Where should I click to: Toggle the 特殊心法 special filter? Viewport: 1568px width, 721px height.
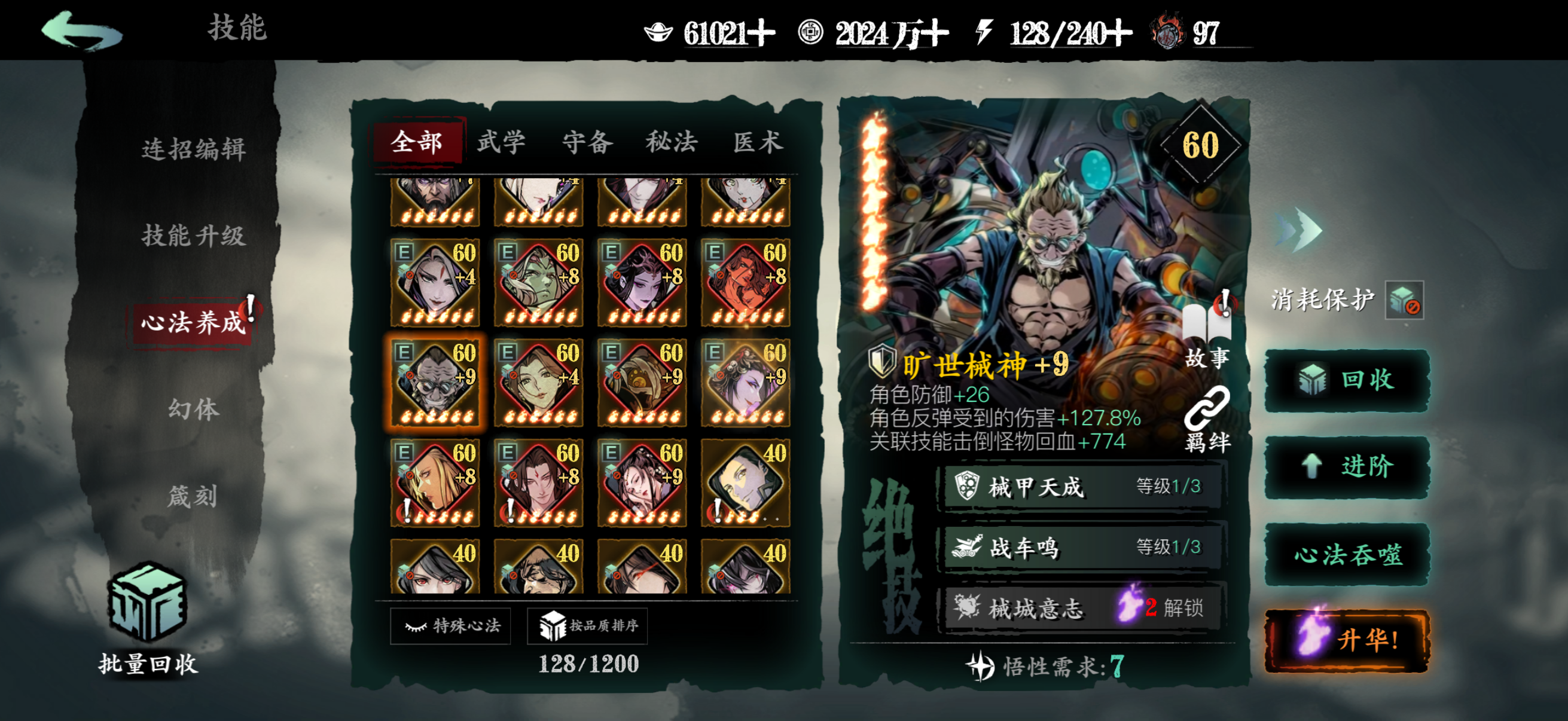[449, 626]
